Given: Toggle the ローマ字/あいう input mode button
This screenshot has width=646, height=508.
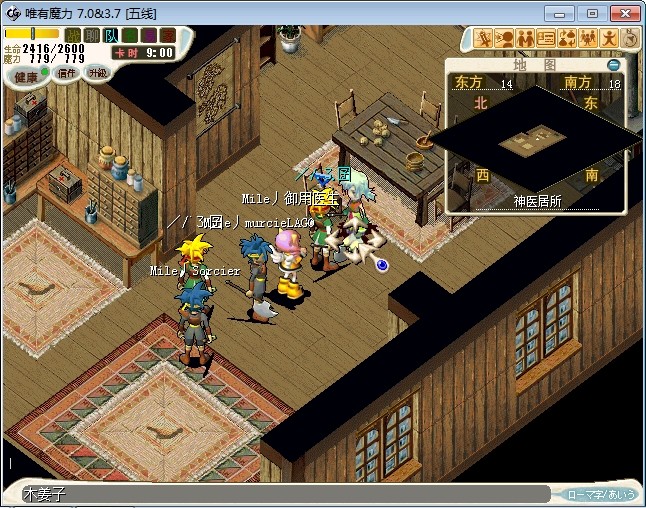Looking at the screenshot, I should pyautogui.click(x=601, y=494).
